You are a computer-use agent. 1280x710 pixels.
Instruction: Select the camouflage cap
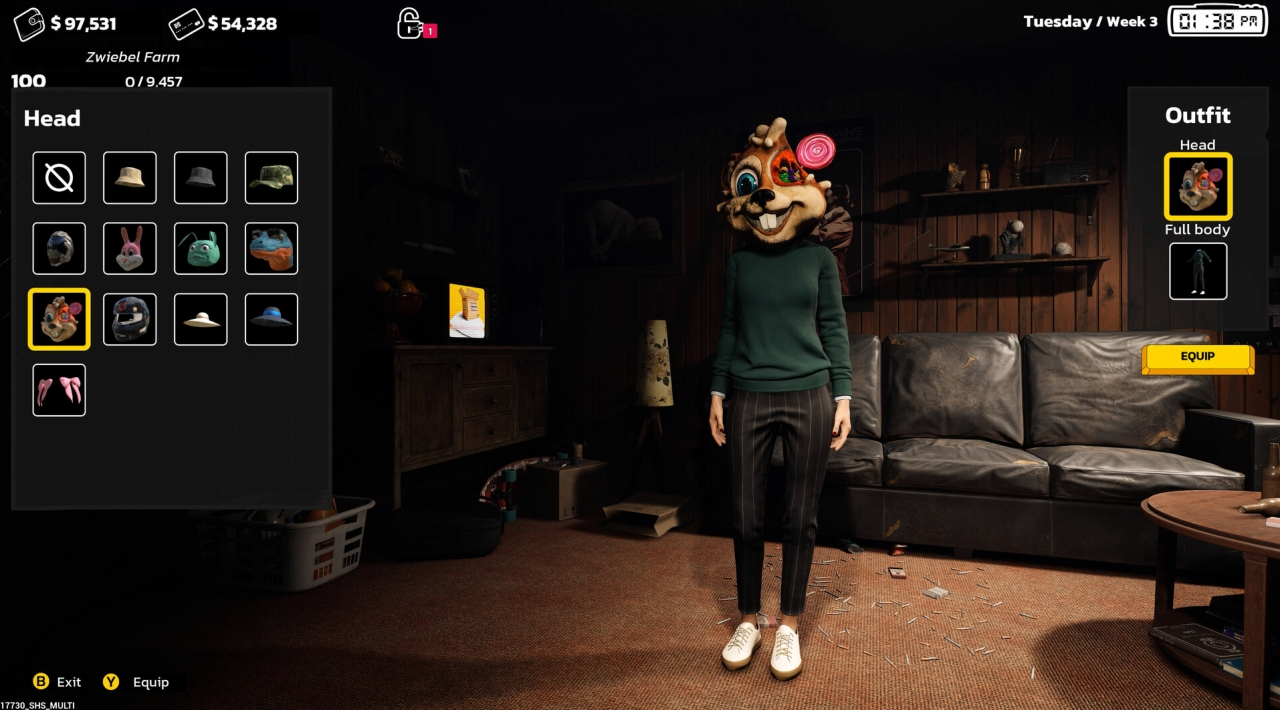[x=272, y=178]
